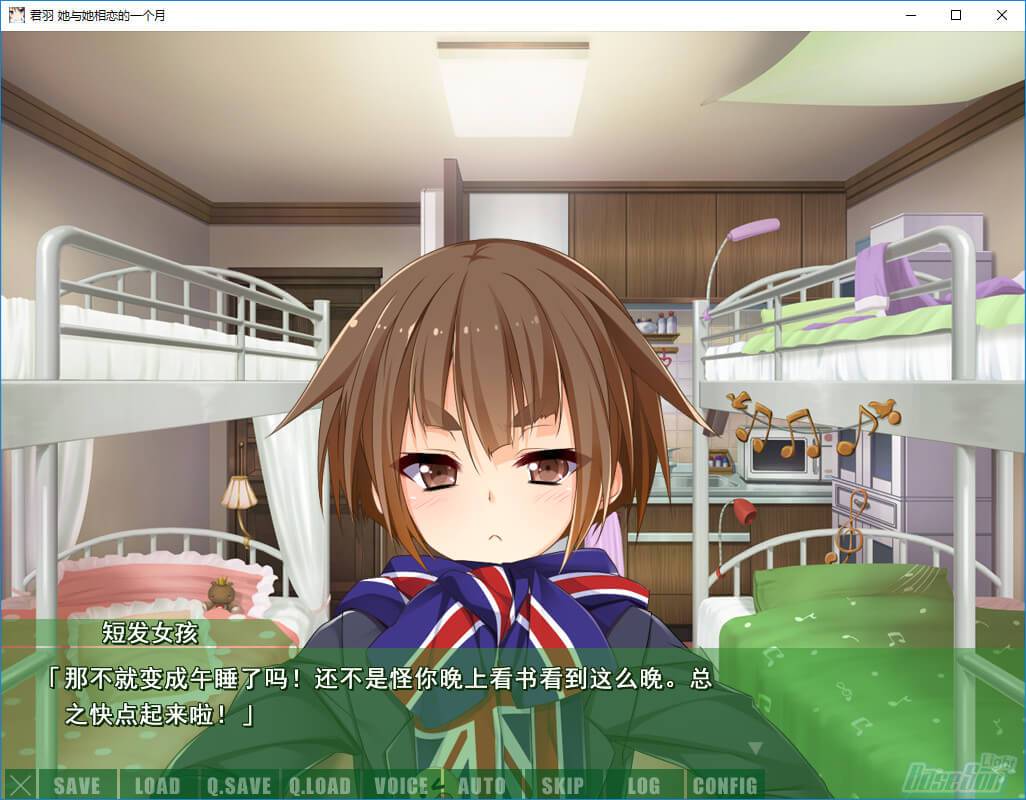Viewport: 1026px width, 800px height.
Task: Advance dialogue via the arrow indicator
Action: [755, 747]
